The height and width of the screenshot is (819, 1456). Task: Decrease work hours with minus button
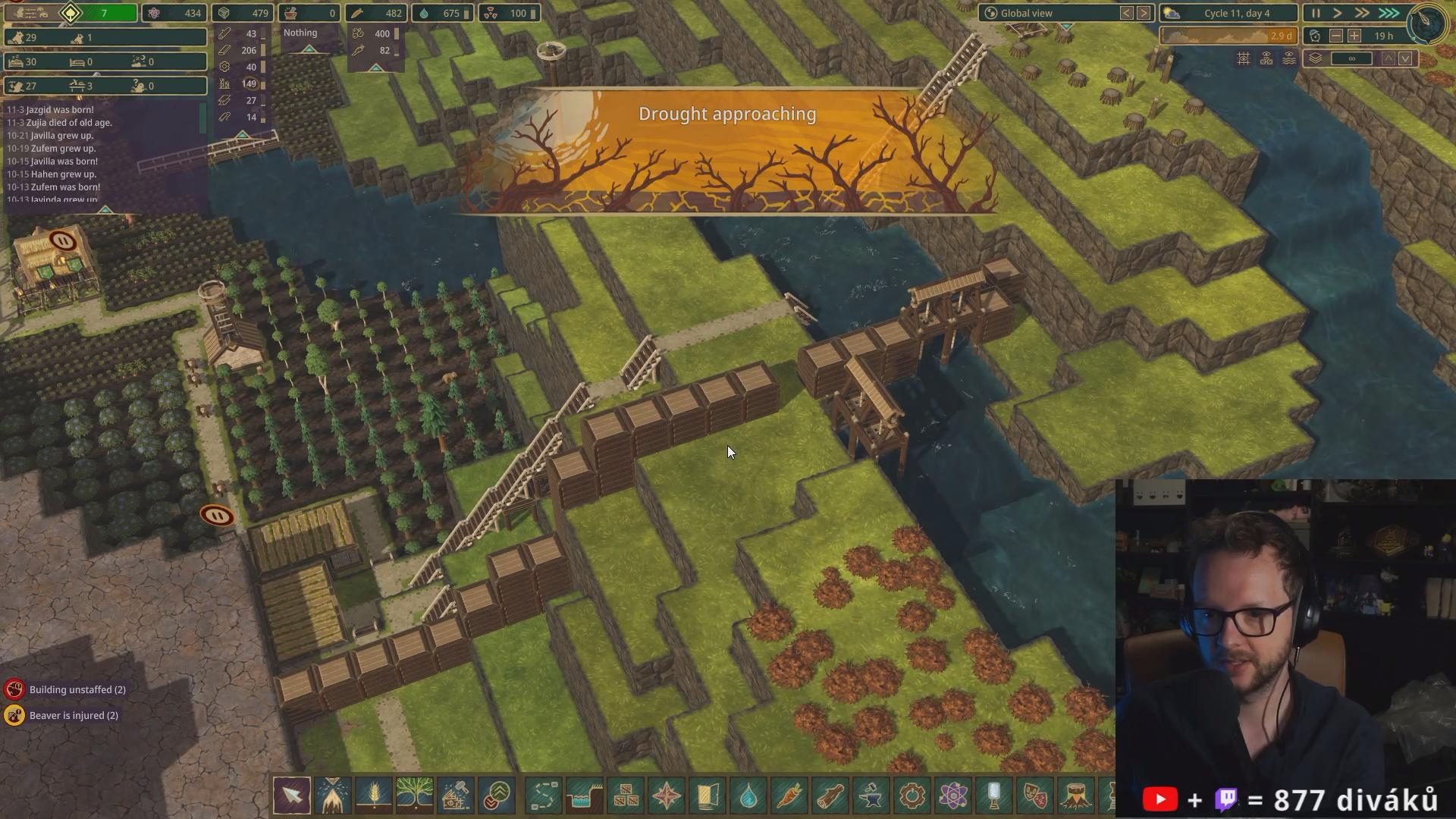coord(1336,36)
